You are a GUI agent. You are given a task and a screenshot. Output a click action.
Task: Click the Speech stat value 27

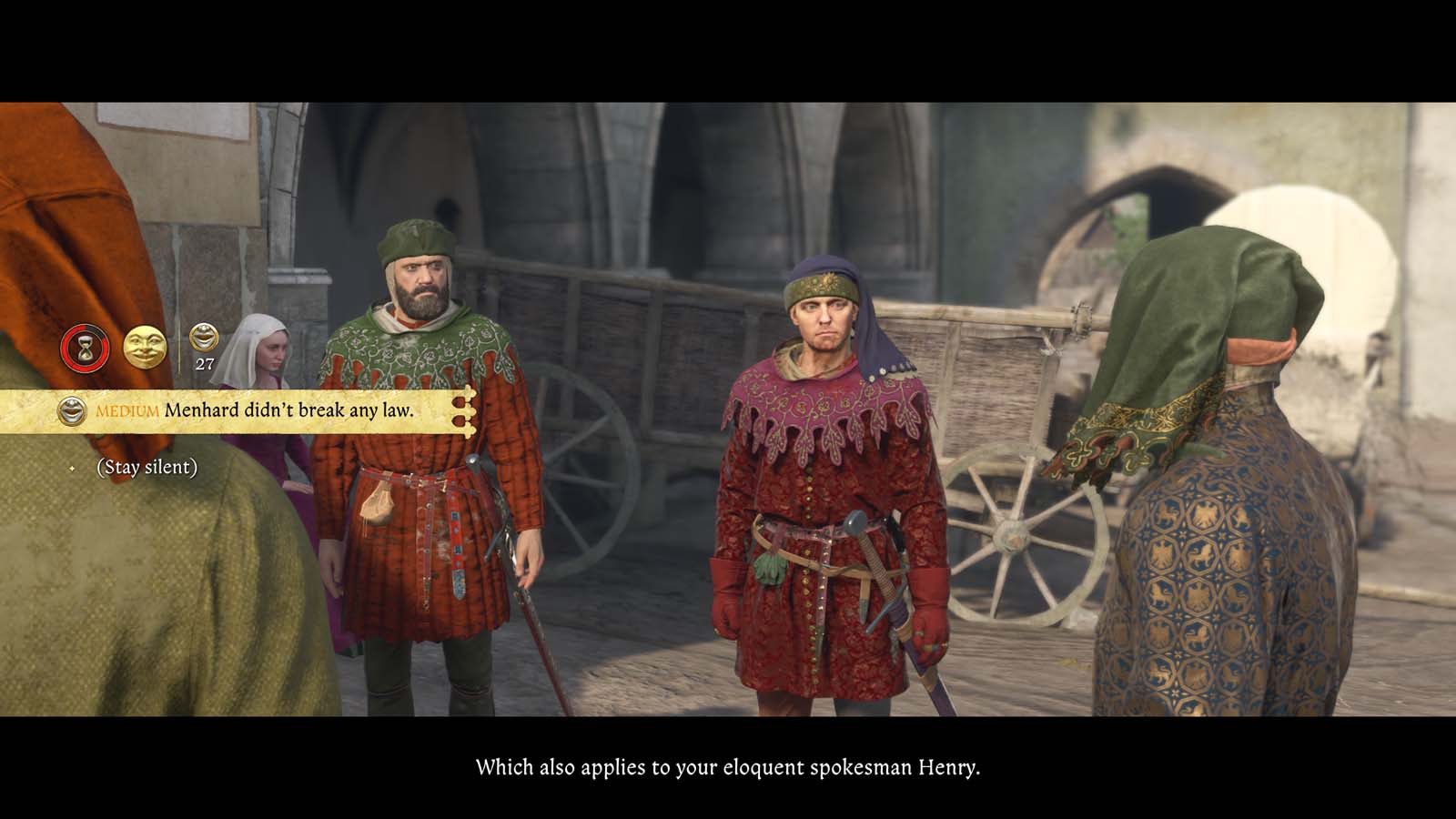(x=205, y=363)
